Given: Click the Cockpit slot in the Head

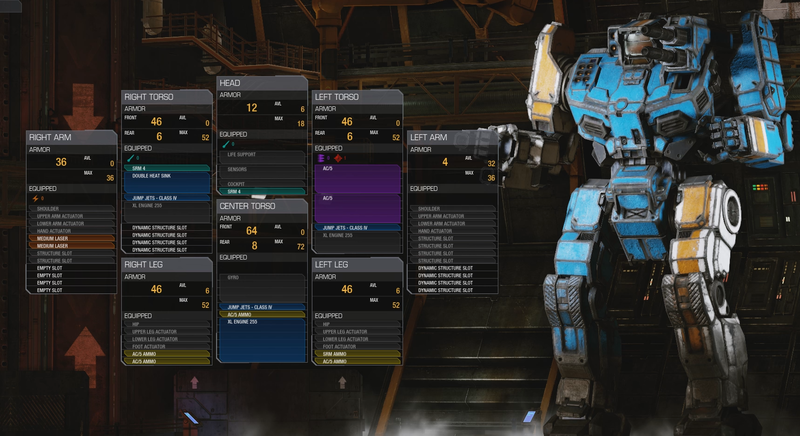Looking at the screenshot, I should coord(262,183).
